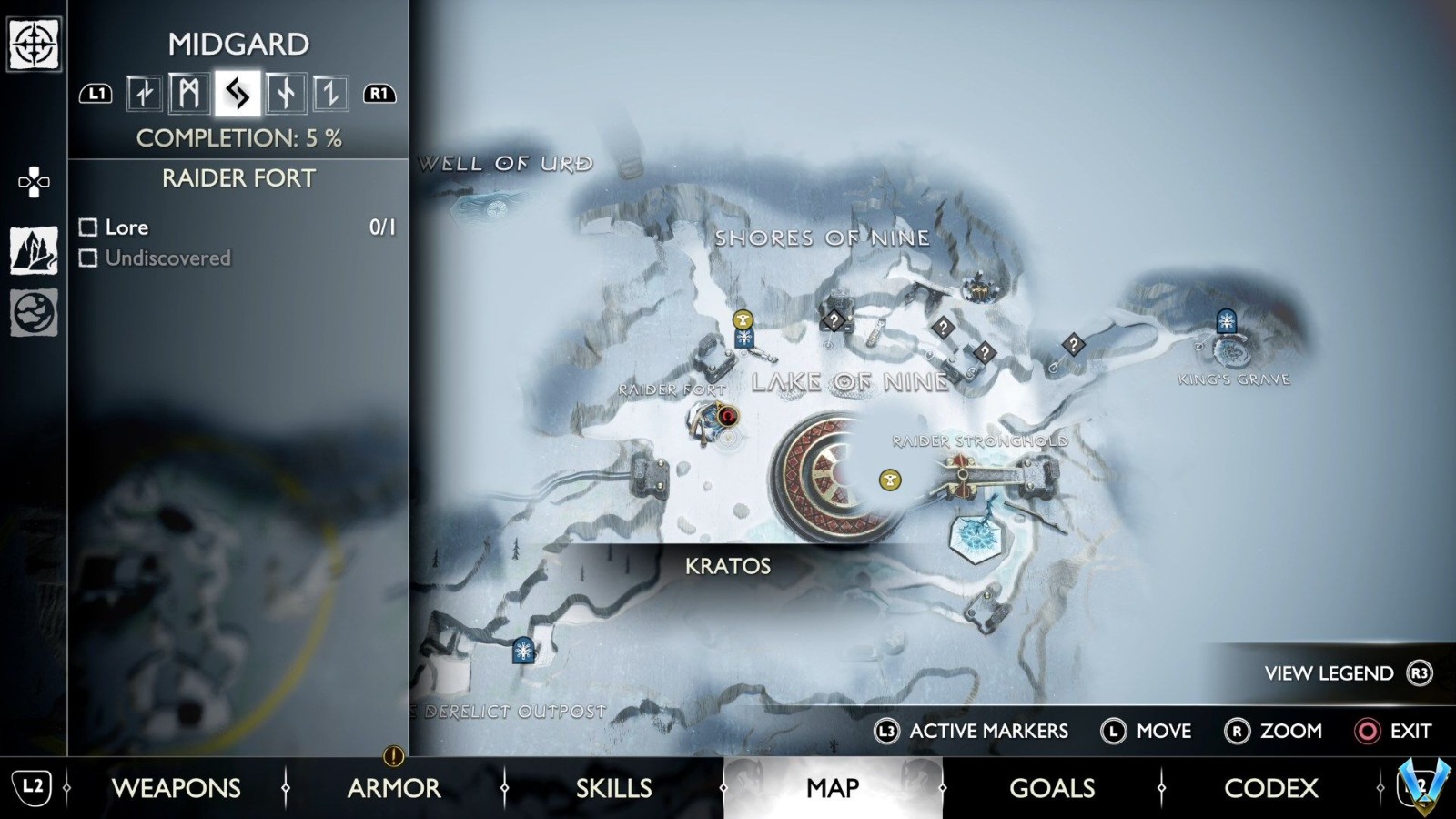Image resolution: width=1456 pixels, height=819 pixels.
Task: Open the View Legend
Action: 1331,673
